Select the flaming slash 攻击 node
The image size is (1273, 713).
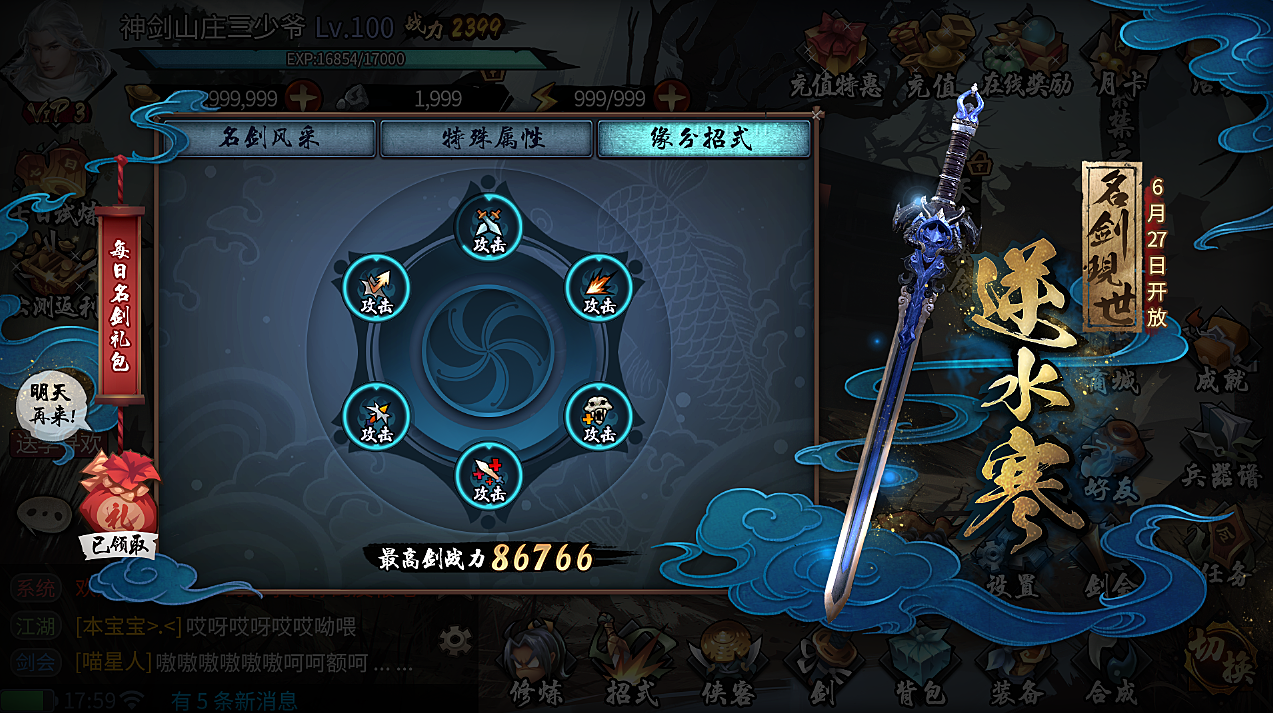pyautogui.click(x=599, y=289)
